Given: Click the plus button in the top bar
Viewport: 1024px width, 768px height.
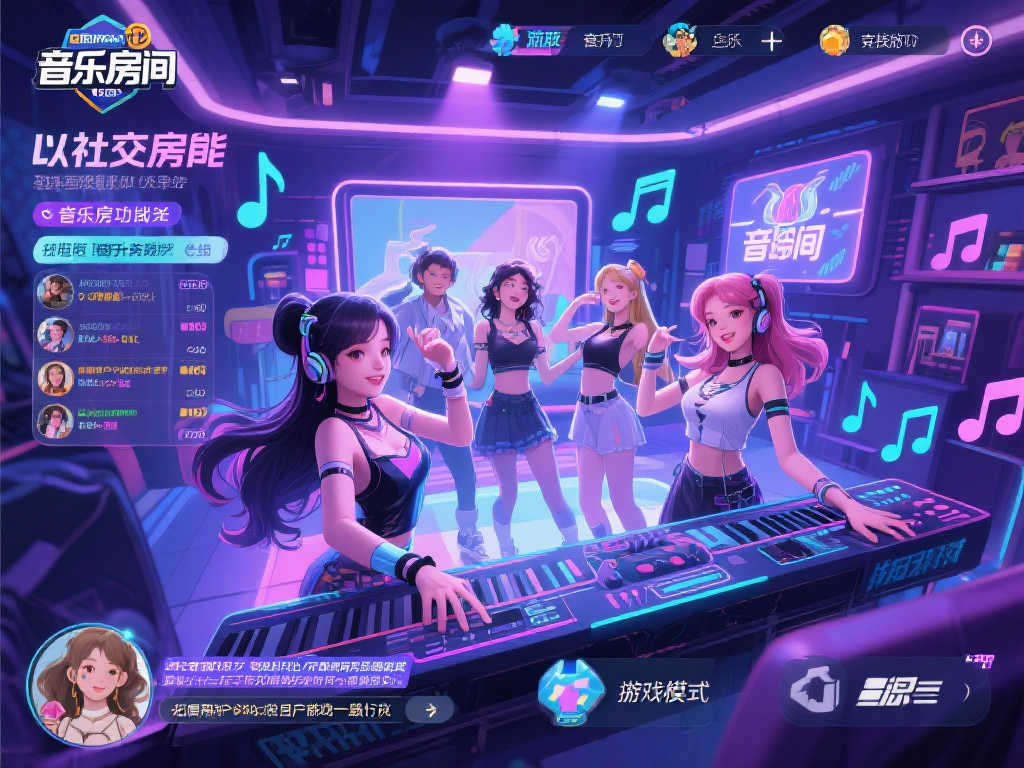Looking at the screenshot, I should 771,41.
